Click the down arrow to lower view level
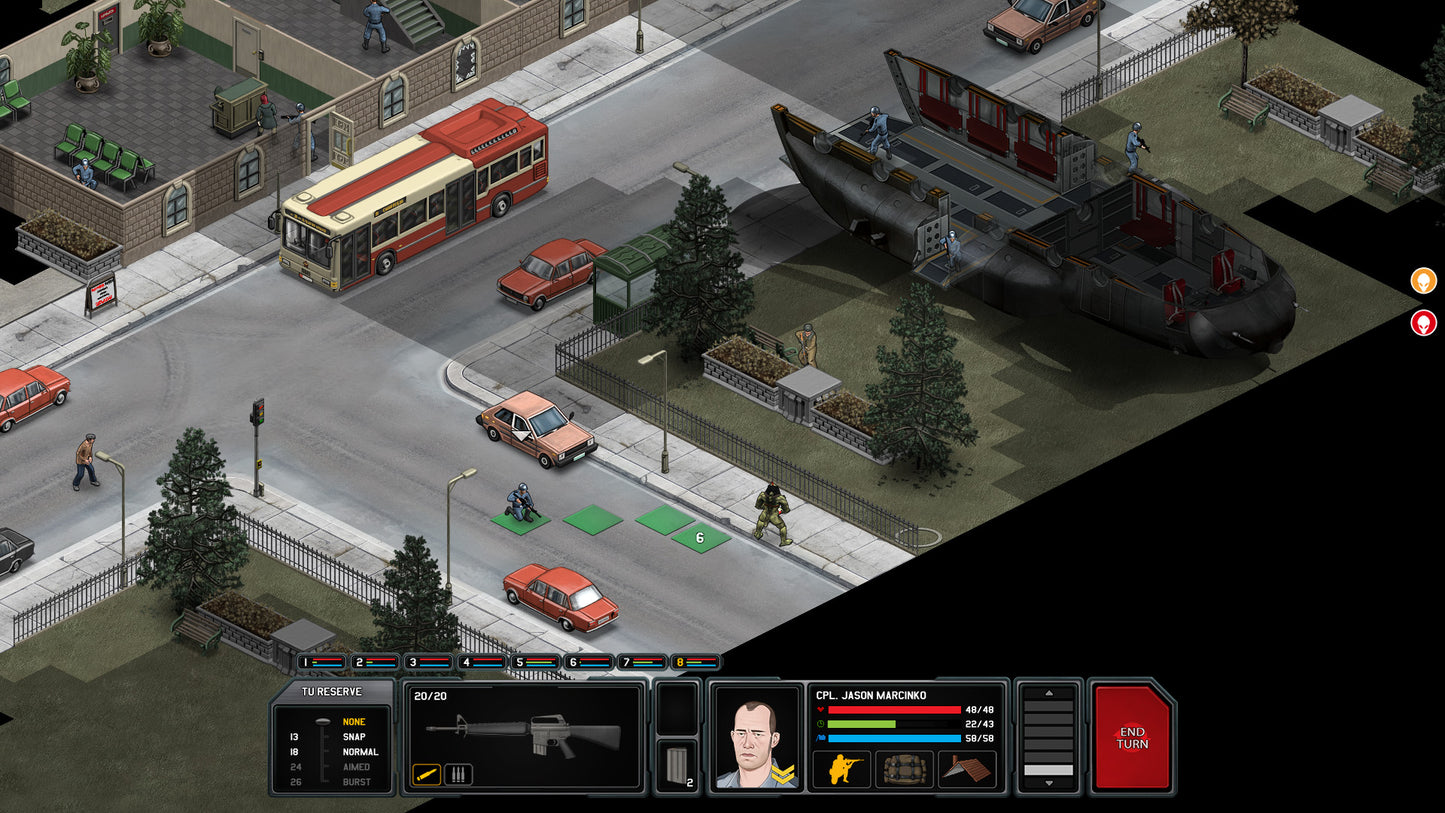The width and height of the screenshot is (1445, 813). 1048,784
